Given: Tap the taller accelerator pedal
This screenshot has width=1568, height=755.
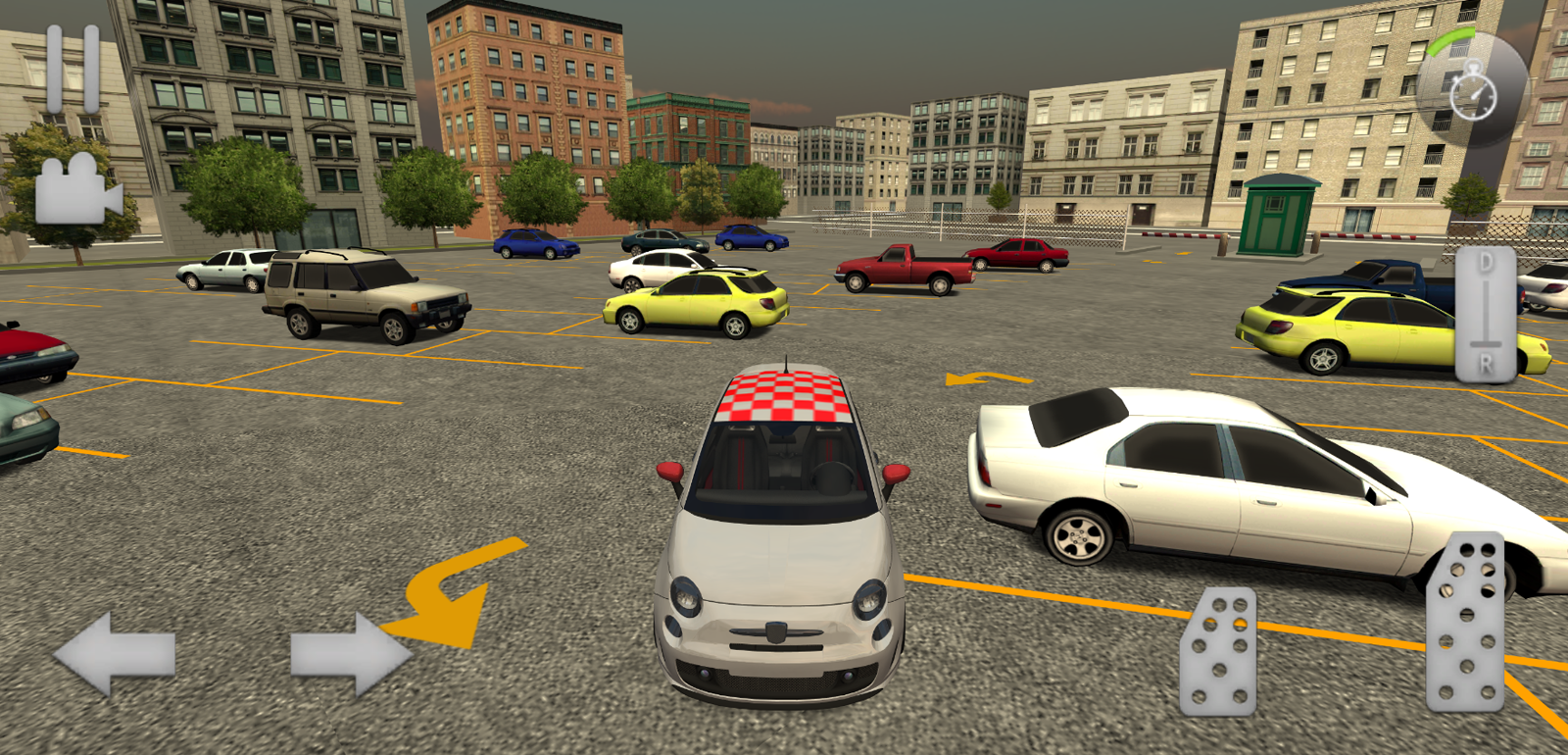Looking at the screenshot, I should 1466,622.
